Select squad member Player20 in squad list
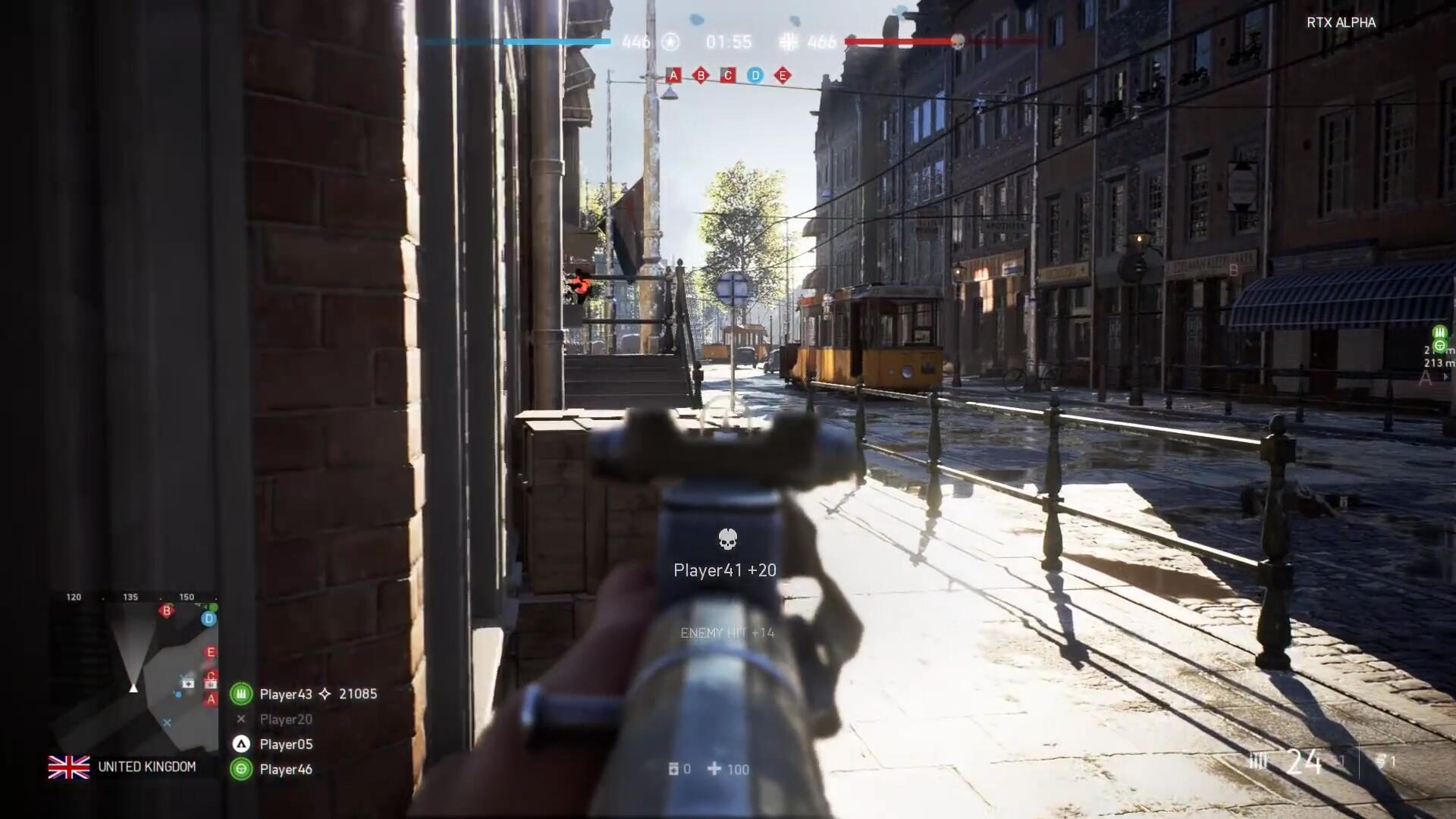1456x819 pixels. [286, 719]
